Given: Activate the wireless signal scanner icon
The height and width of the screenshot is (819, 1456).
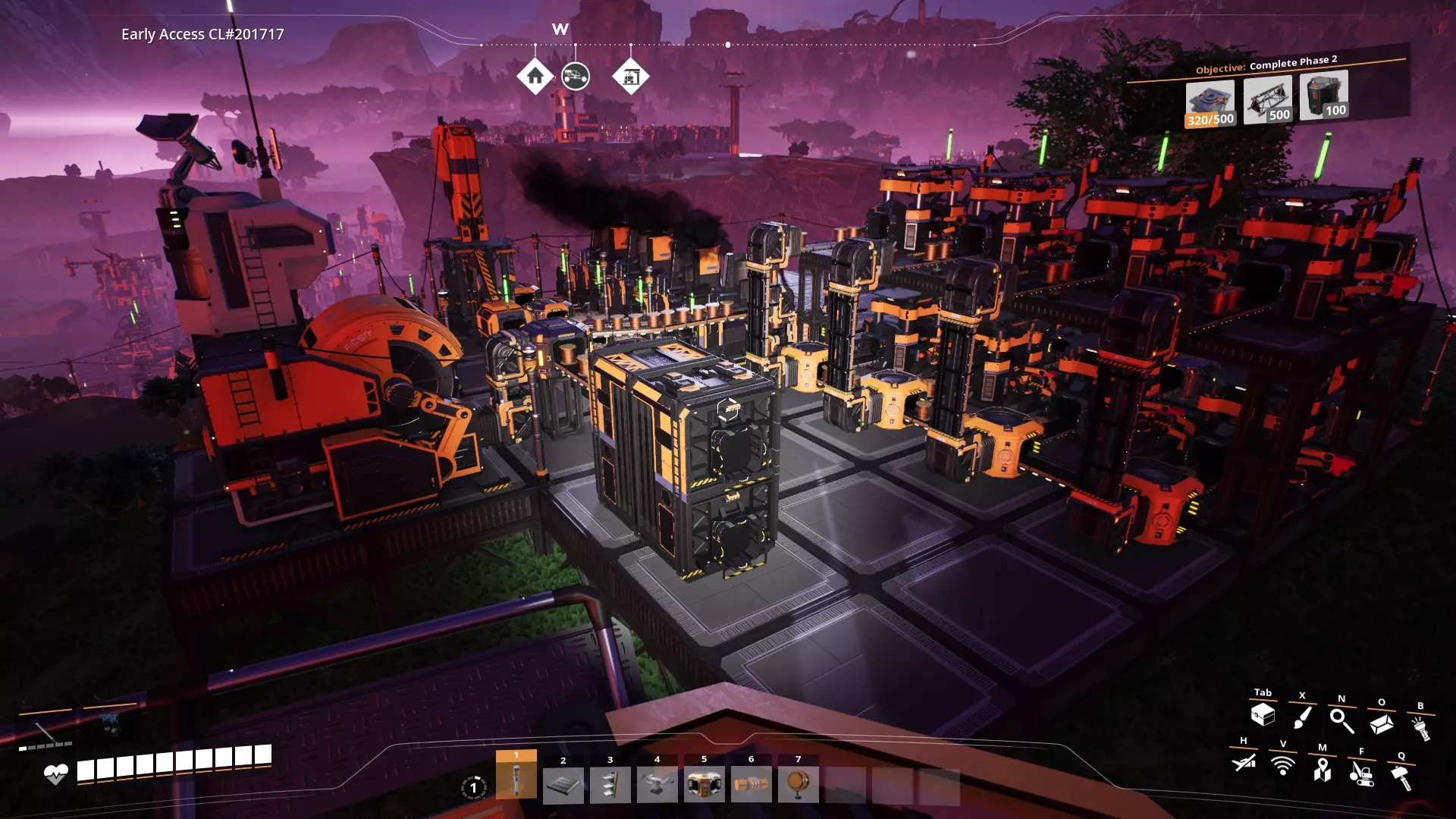Looking at the screenshot, I should point(1283,765).
